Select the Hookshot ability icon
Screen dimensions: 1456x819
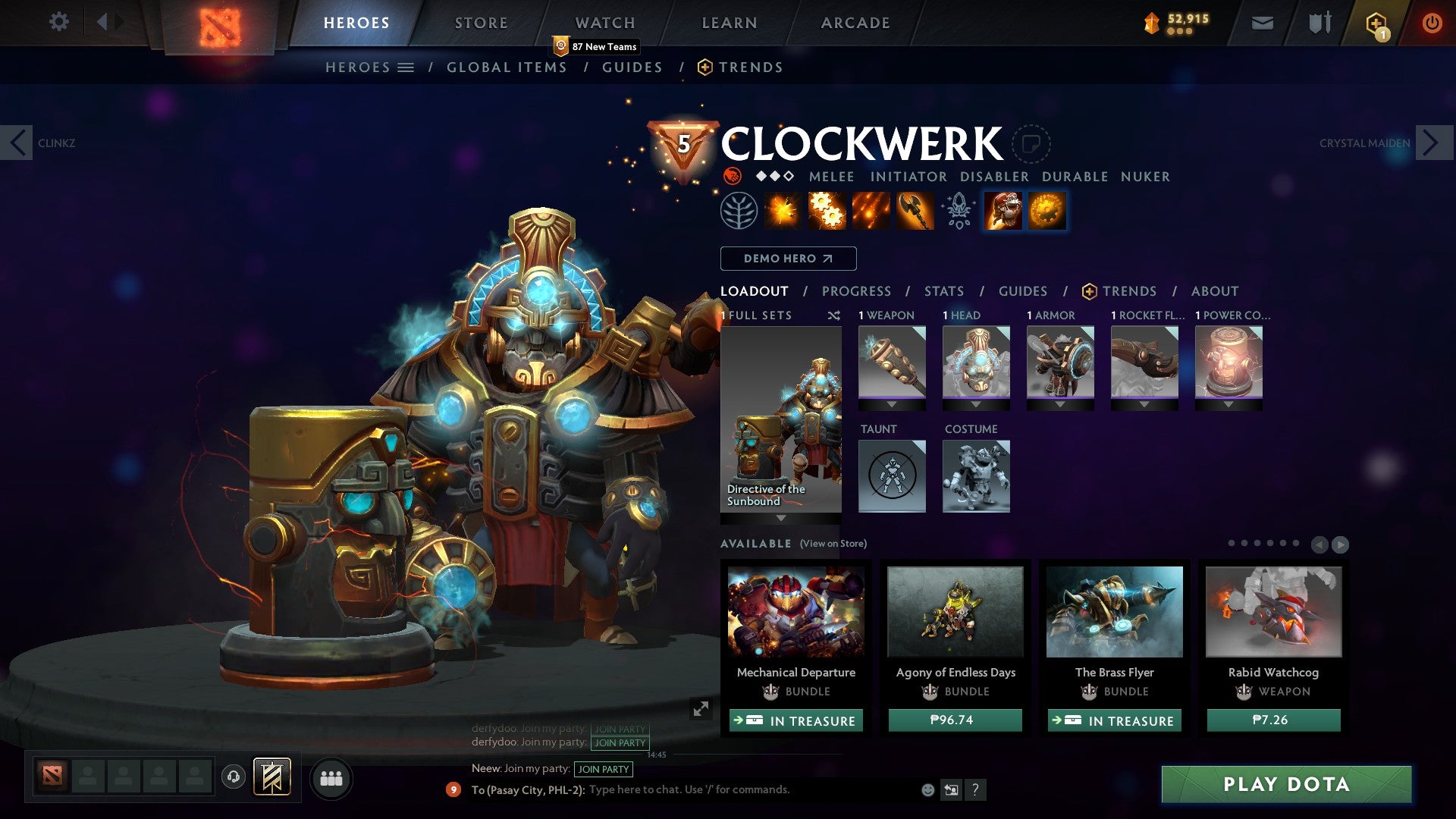click(x=916, y=210)
